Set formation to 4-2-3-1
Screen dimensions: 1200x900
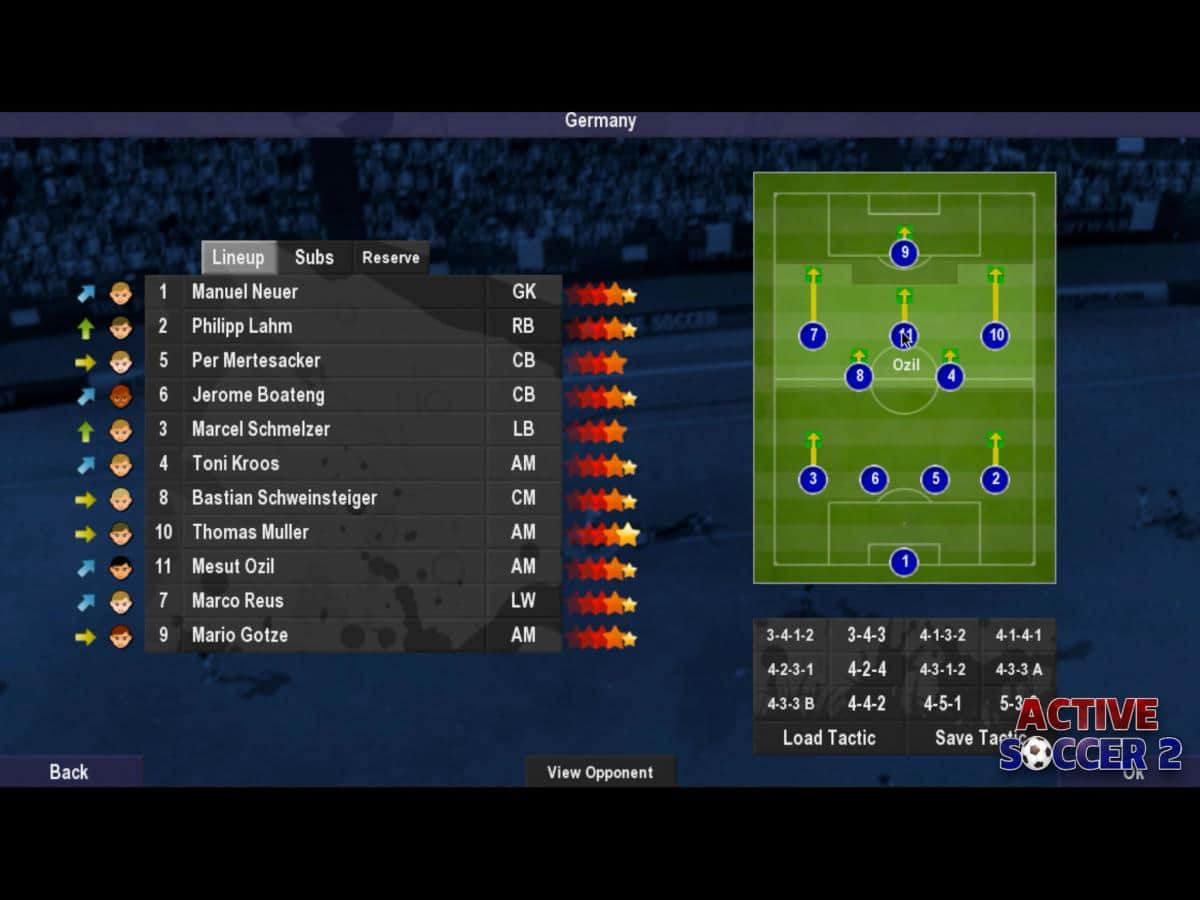(790, 670)
